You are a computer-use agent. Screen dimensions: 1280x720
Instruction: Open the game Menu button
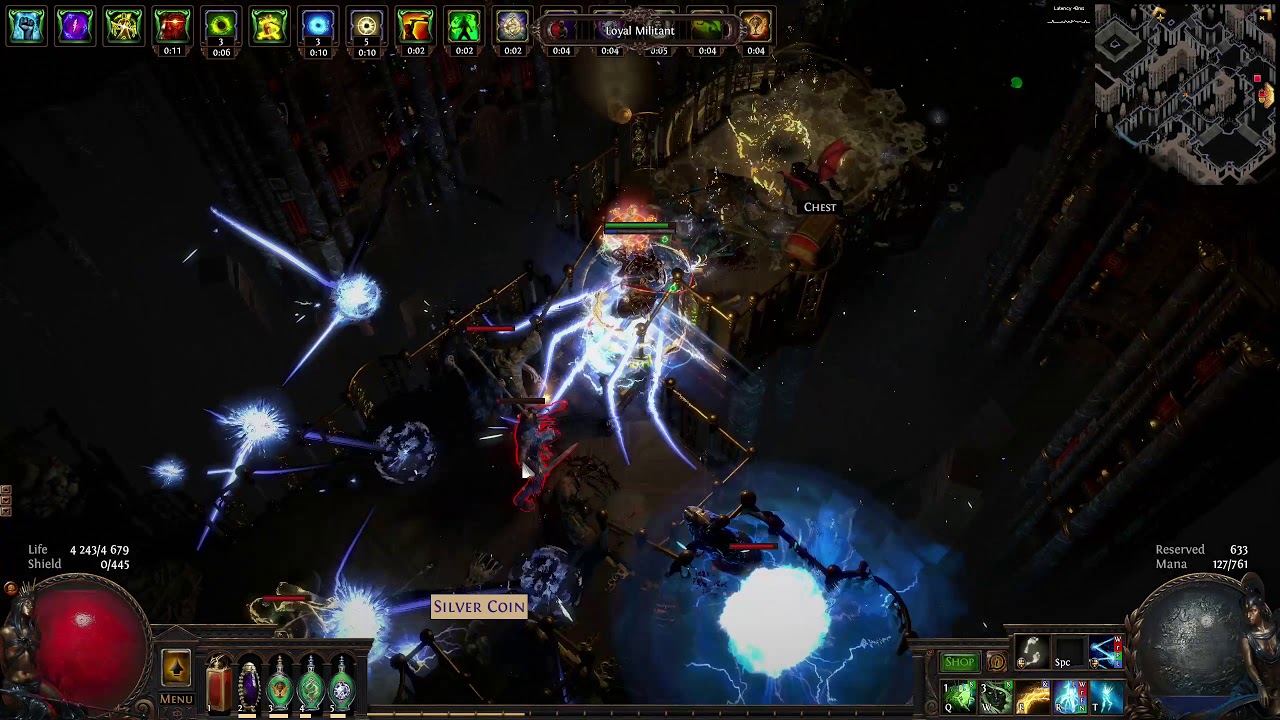click(x=176, y=699)
